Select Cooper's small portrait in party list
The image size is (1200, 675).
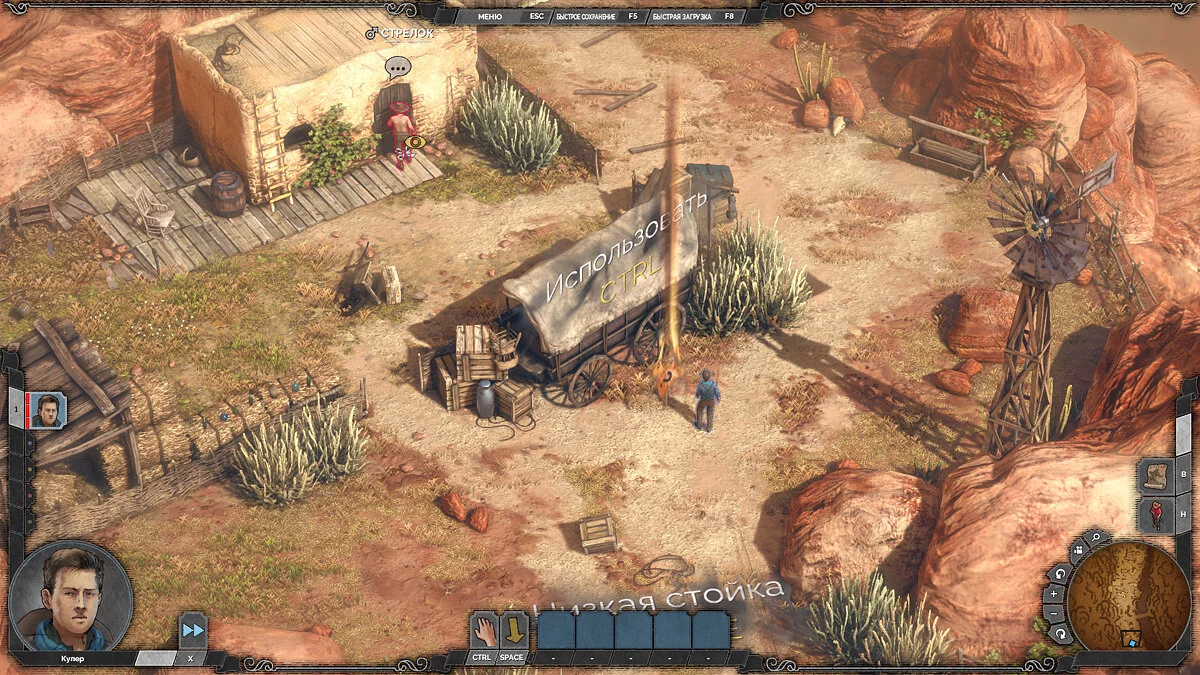click(48, 409)
